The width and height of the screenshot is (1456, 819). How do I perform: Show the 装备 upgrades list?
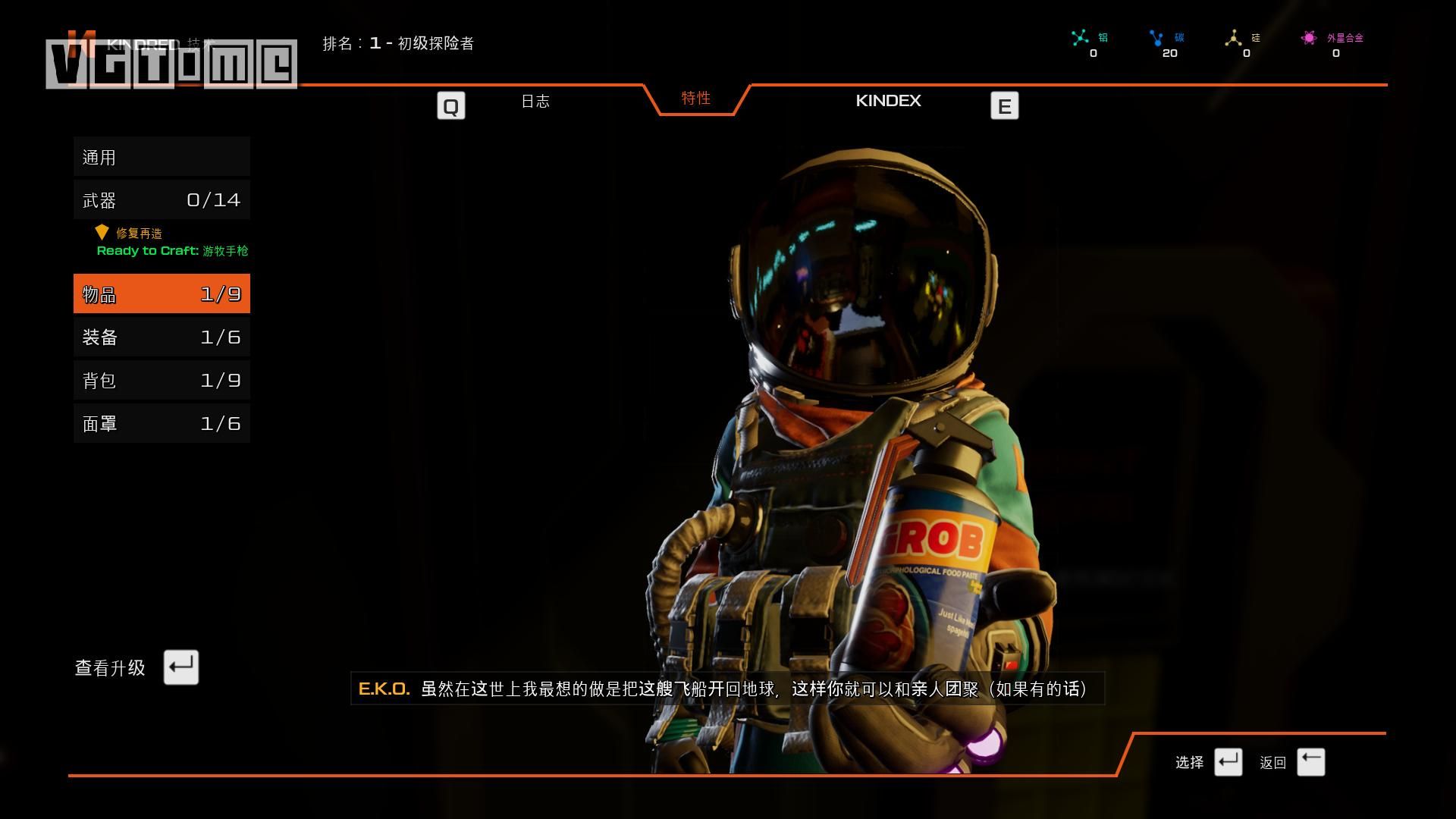pos(162,337)
